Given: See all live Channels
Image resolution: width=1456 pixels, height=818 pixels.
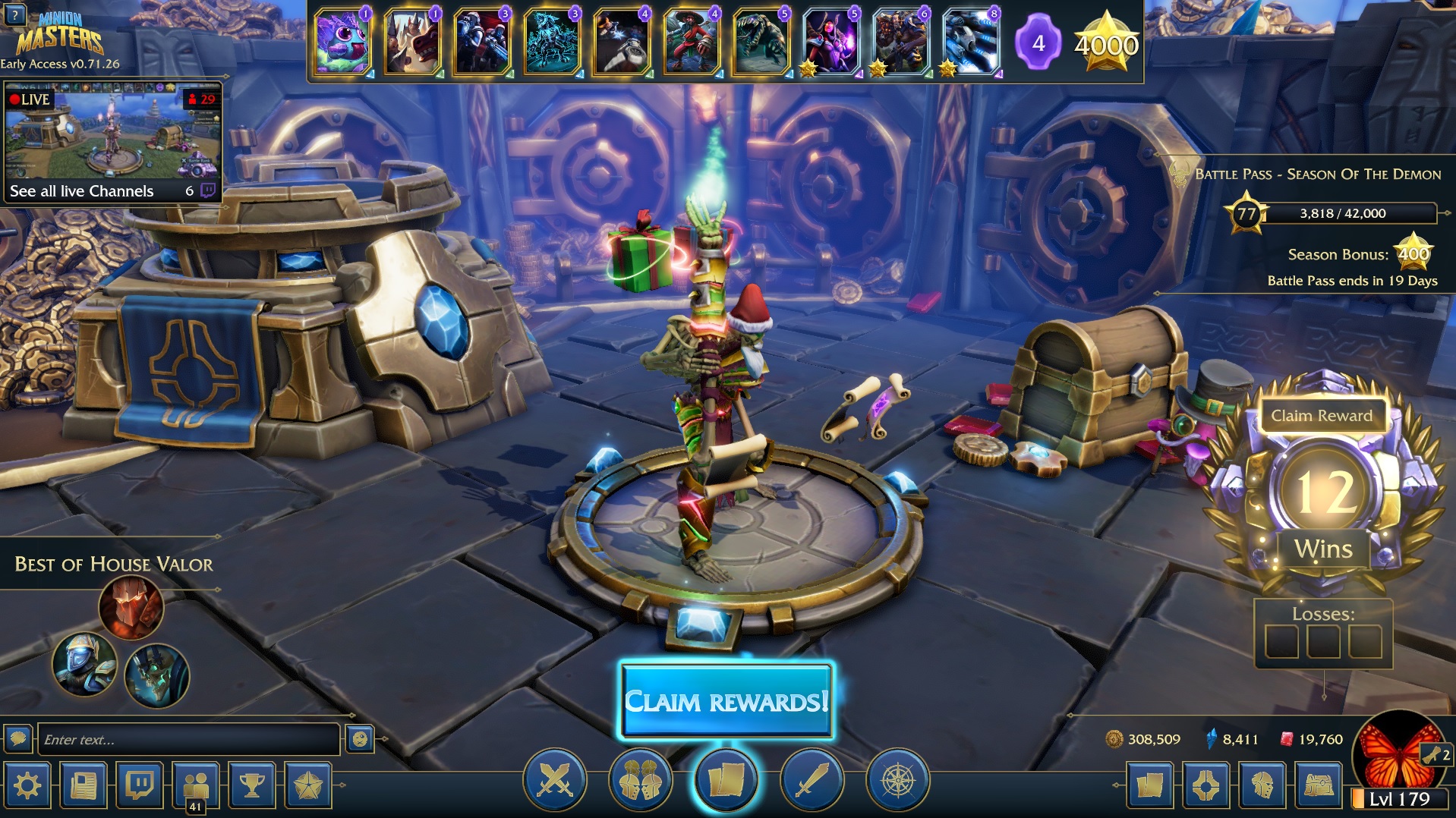Looking at the screenshot, I should click(x=82, y=191).
